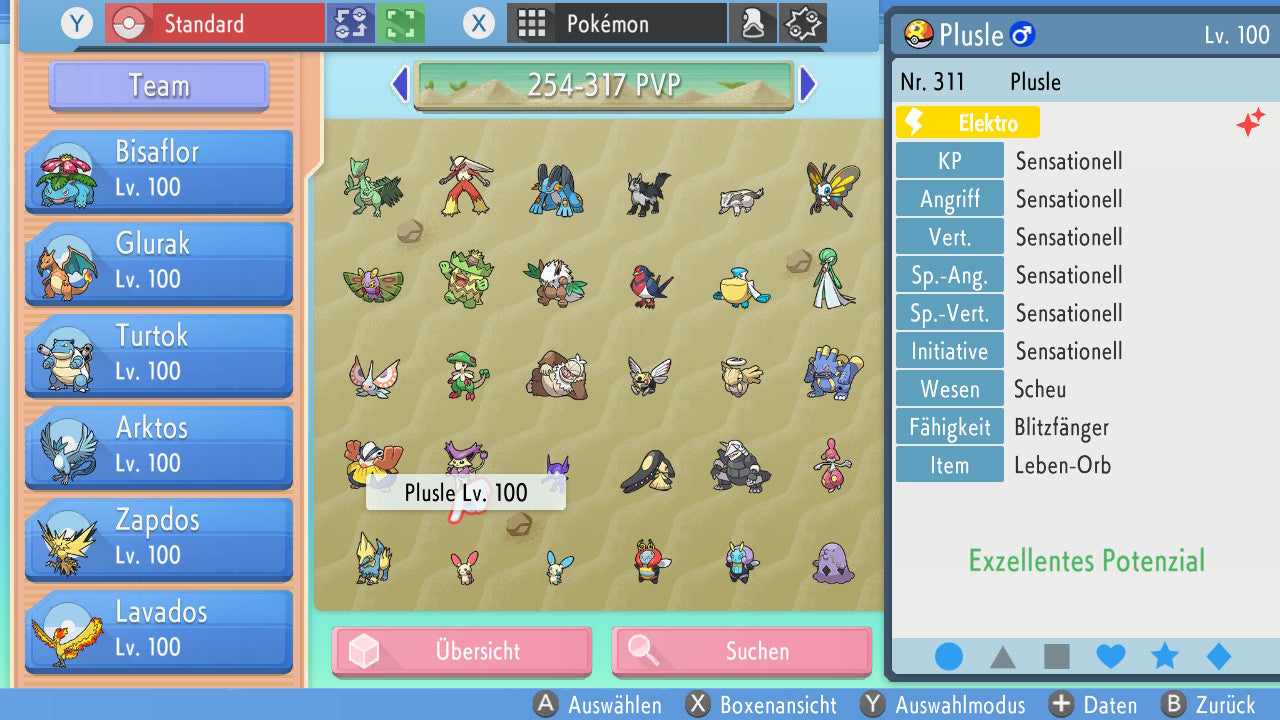Advance to the next box with the right arrow
The image size is (1280, 720).
click(809, 85)
